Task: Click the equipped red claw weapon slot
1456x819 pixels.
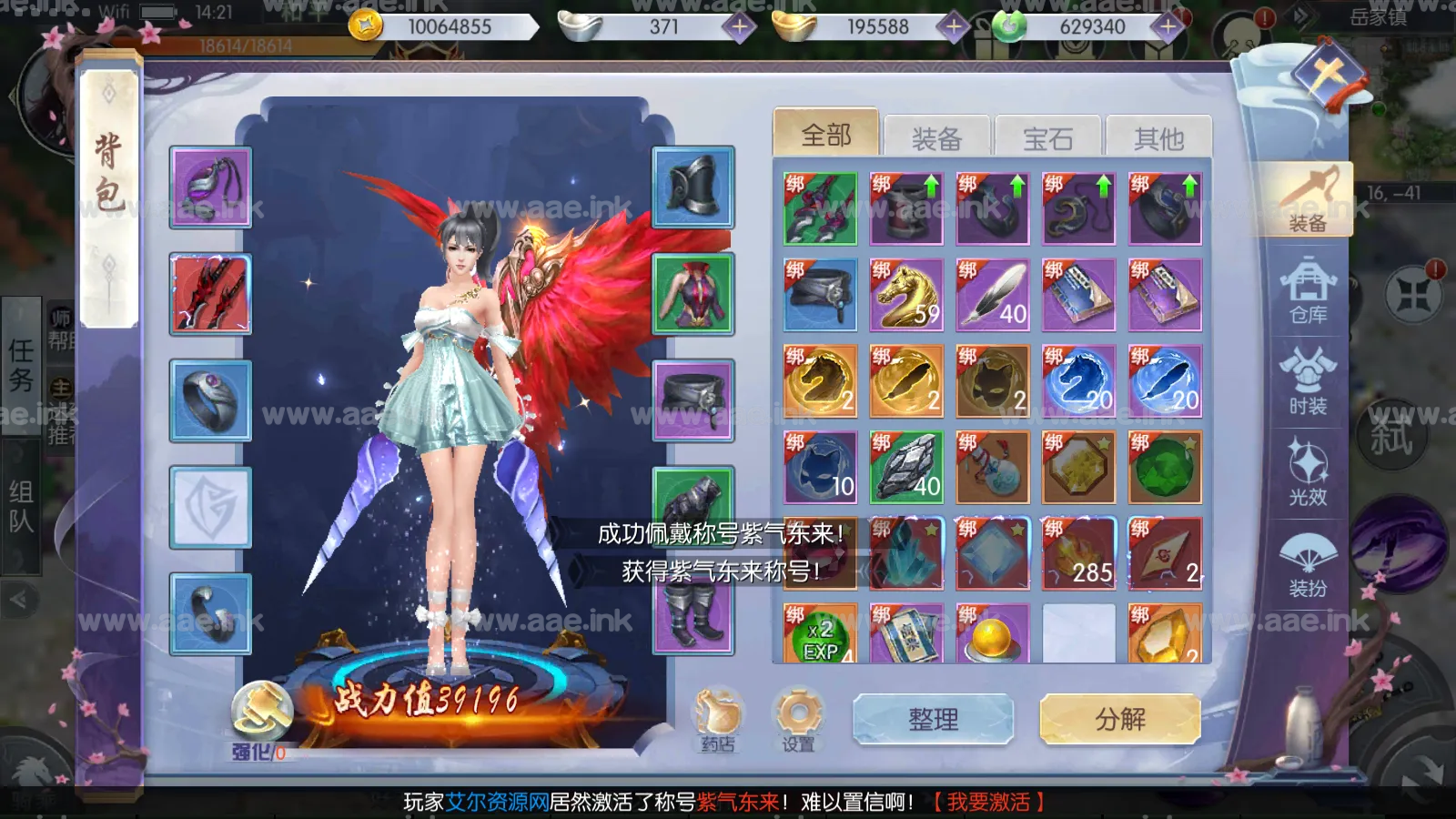Action: point(210,295)
